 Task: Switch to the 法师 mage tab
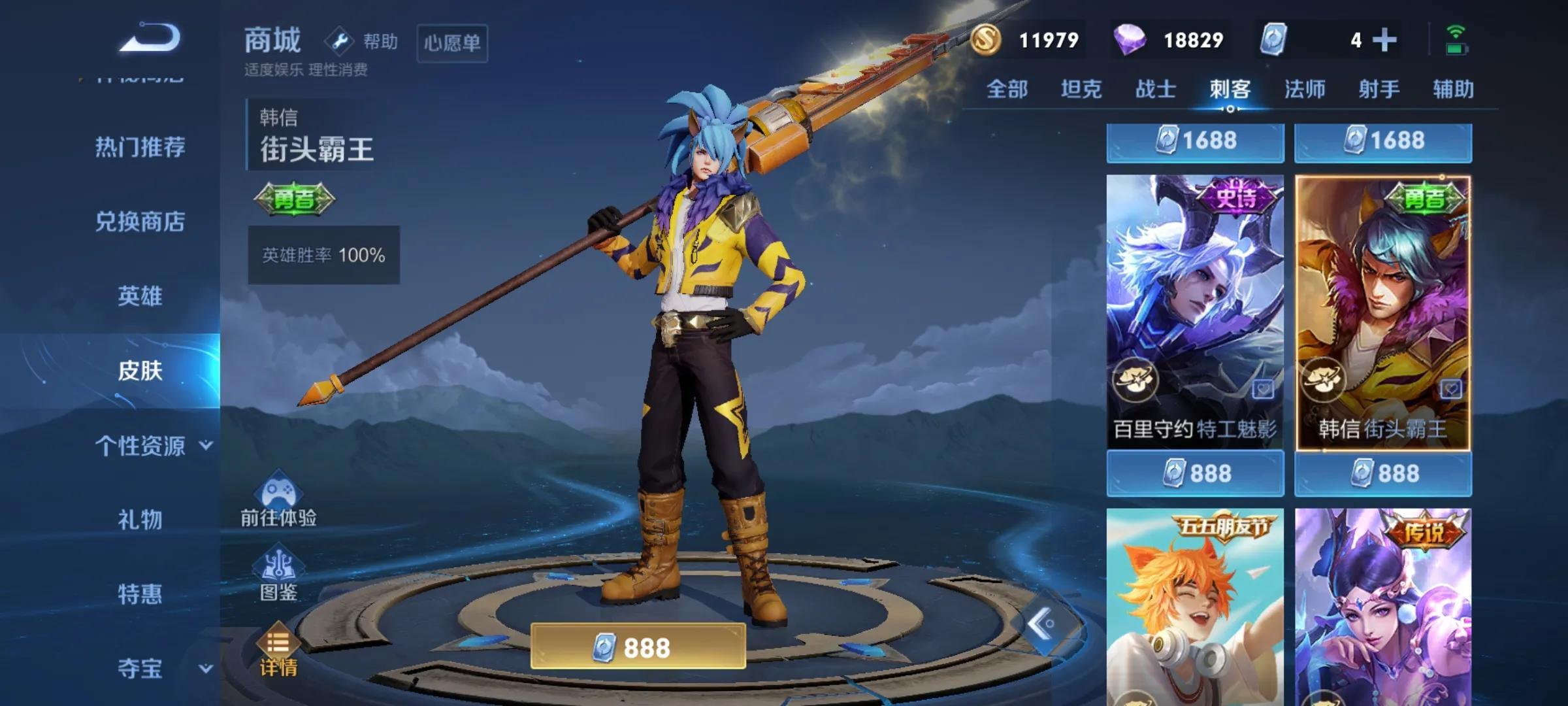(x=1305, y=89)
